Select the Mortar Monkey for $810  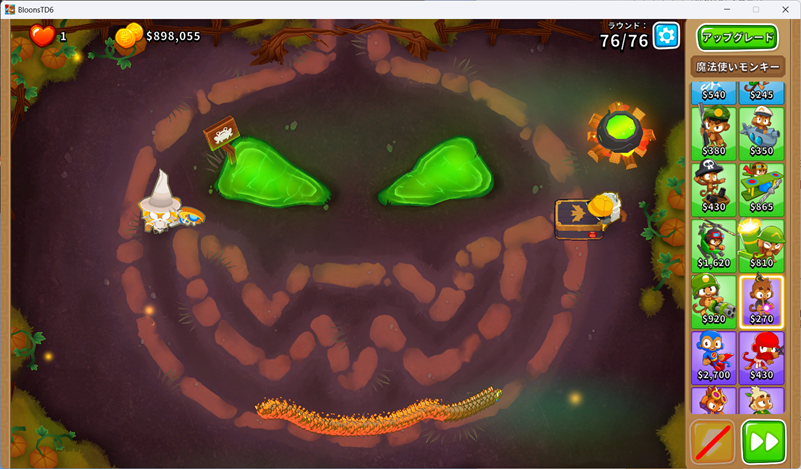[761, 244]
